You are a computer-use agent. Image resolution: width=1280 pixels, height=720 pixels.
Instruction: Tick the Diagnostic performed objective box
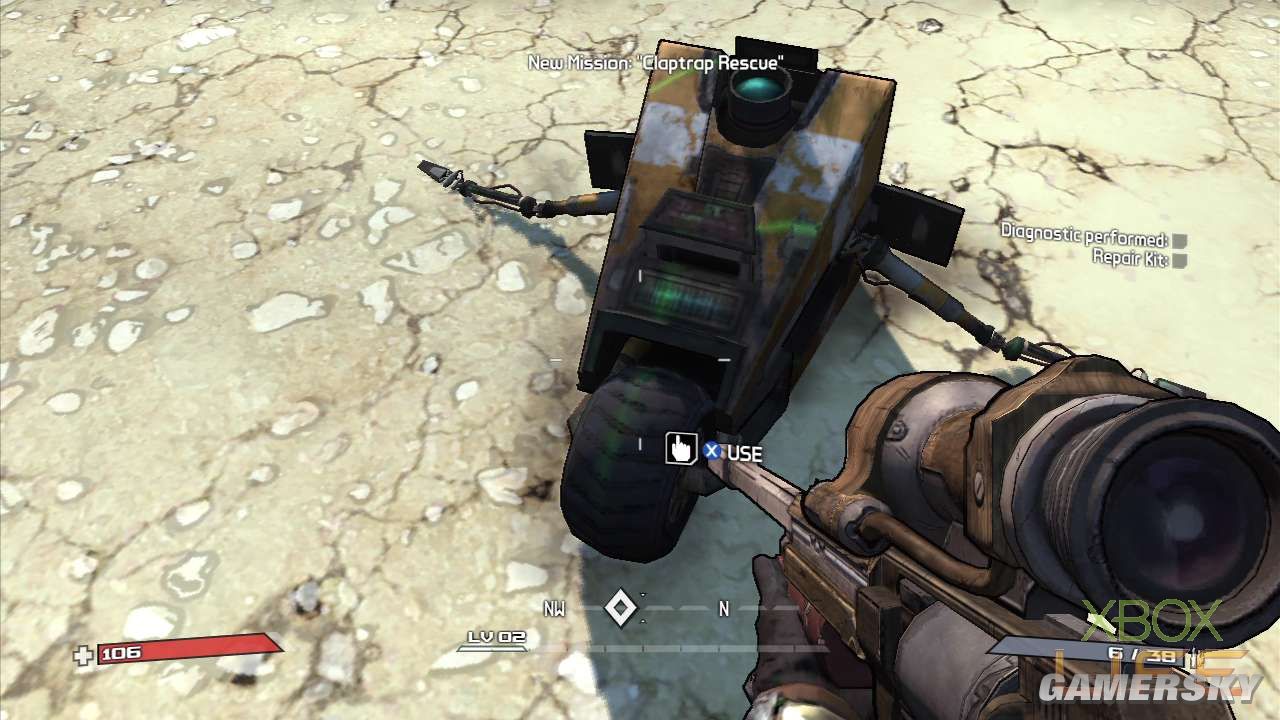pyautogui.click(x=1180, y=241)
